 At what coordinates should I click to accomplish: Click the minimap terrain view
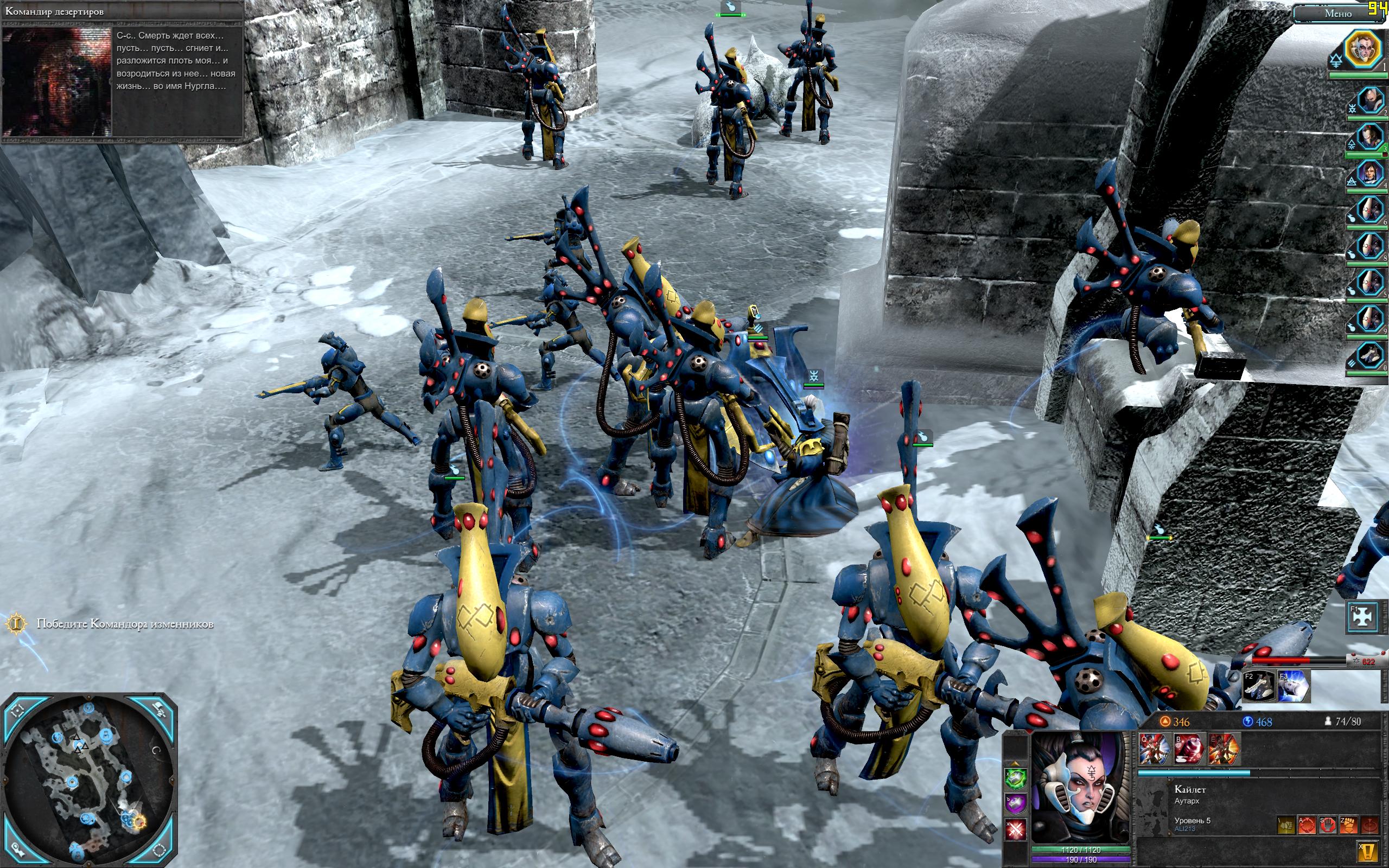pos(91,781)
